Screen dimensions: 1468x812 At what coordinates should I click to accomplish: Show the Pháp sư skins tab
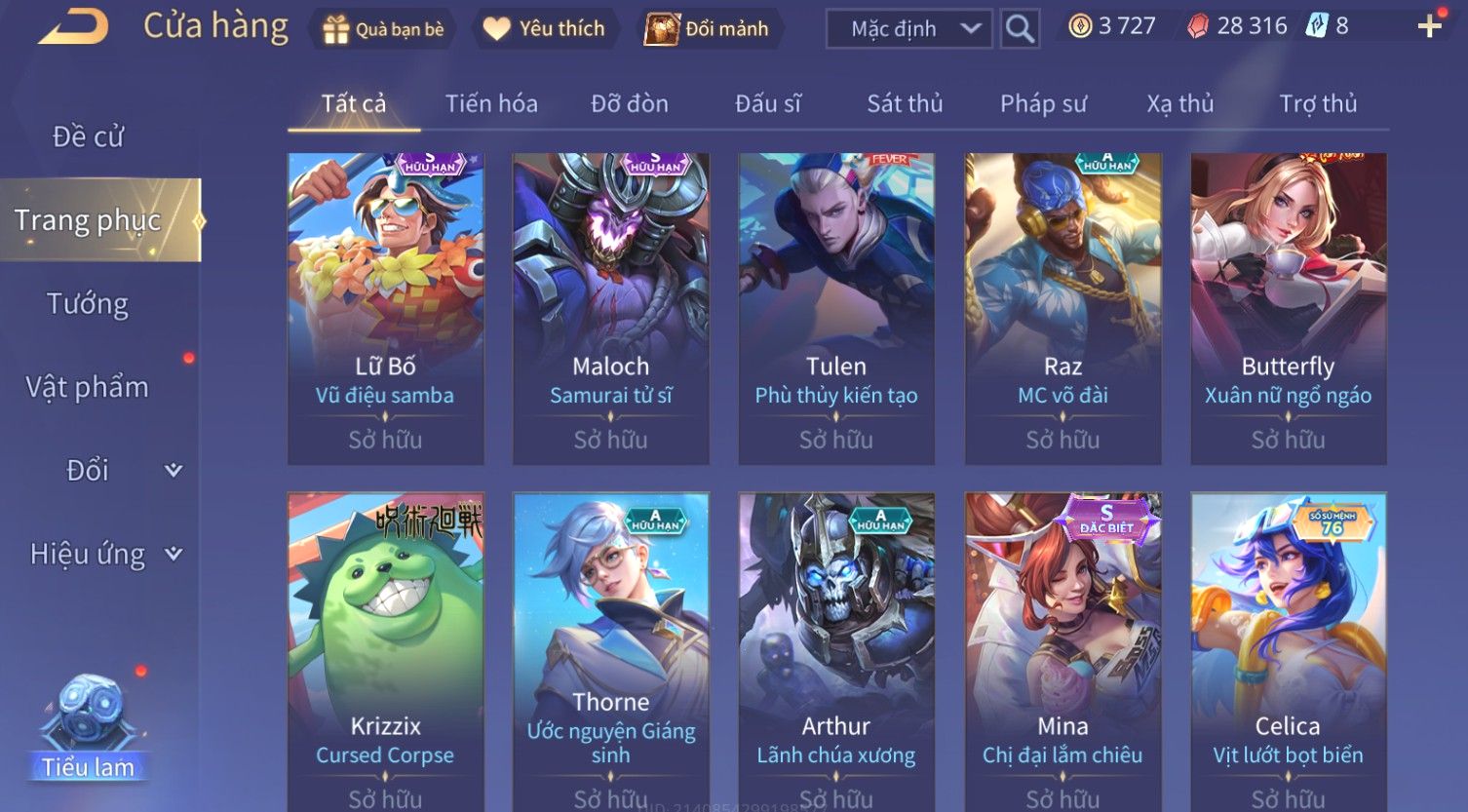coord(1043,103)
